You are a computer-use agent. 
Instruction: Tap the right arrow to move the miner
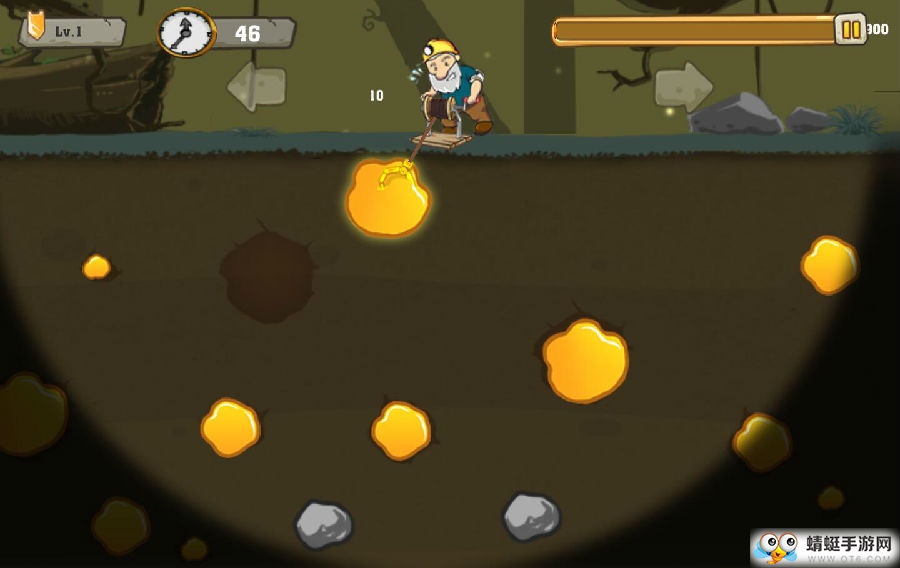pyautogui.click(x=684, y=86)
